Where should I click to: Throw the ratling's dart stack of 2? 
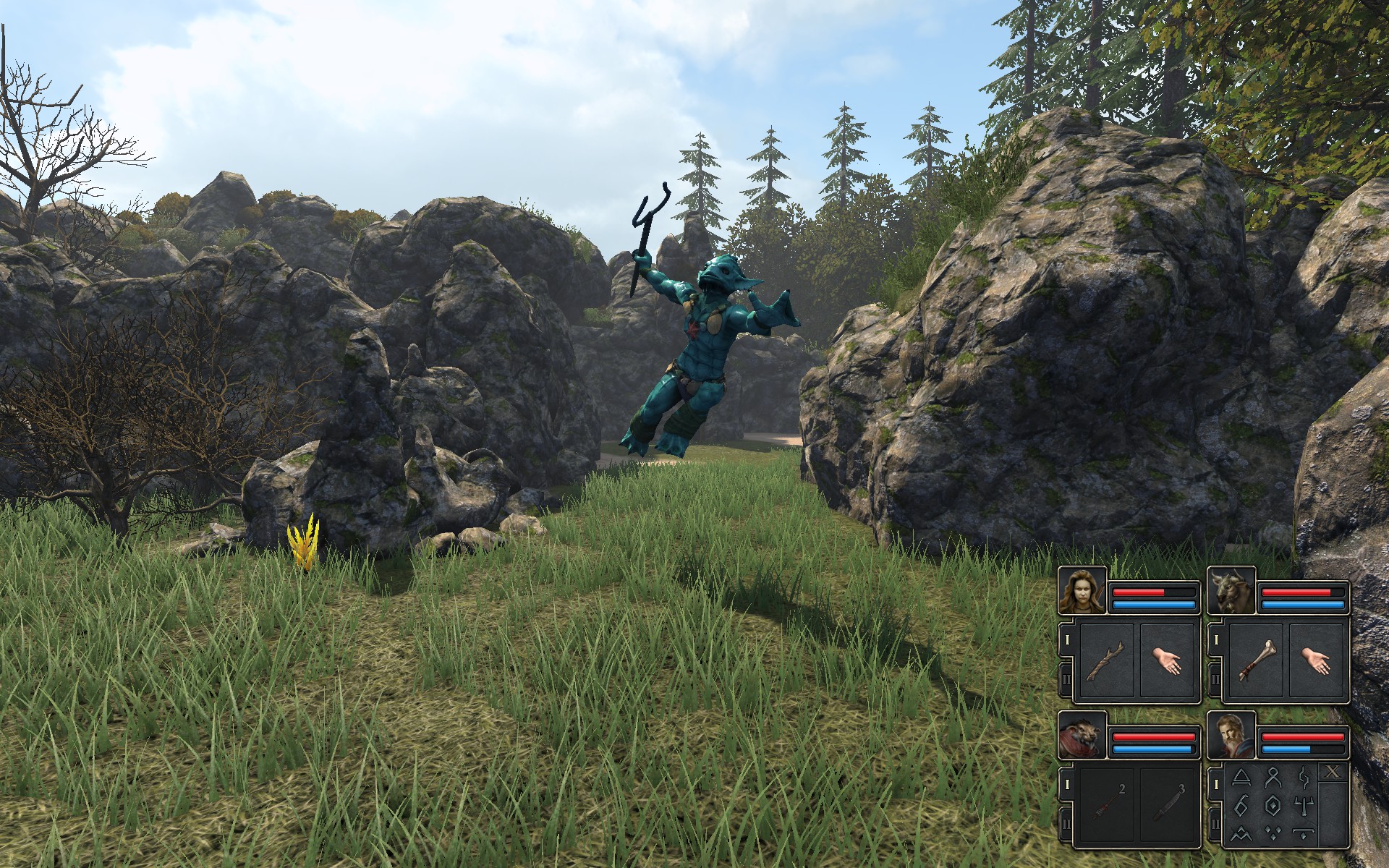pyautogui.click(x=1106, y=806)
